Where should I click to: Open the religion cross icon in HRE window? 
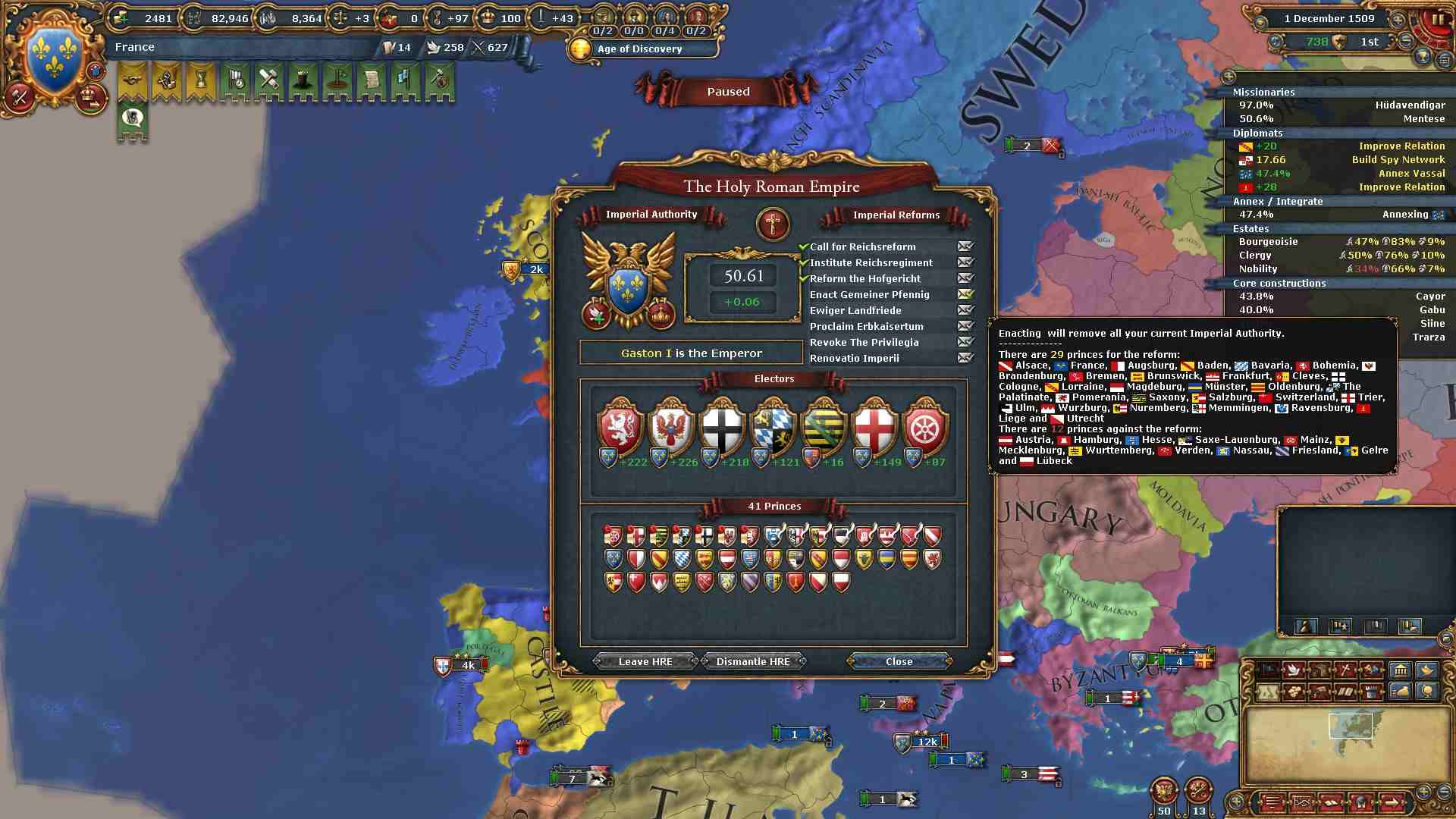[x=773, y=224]
